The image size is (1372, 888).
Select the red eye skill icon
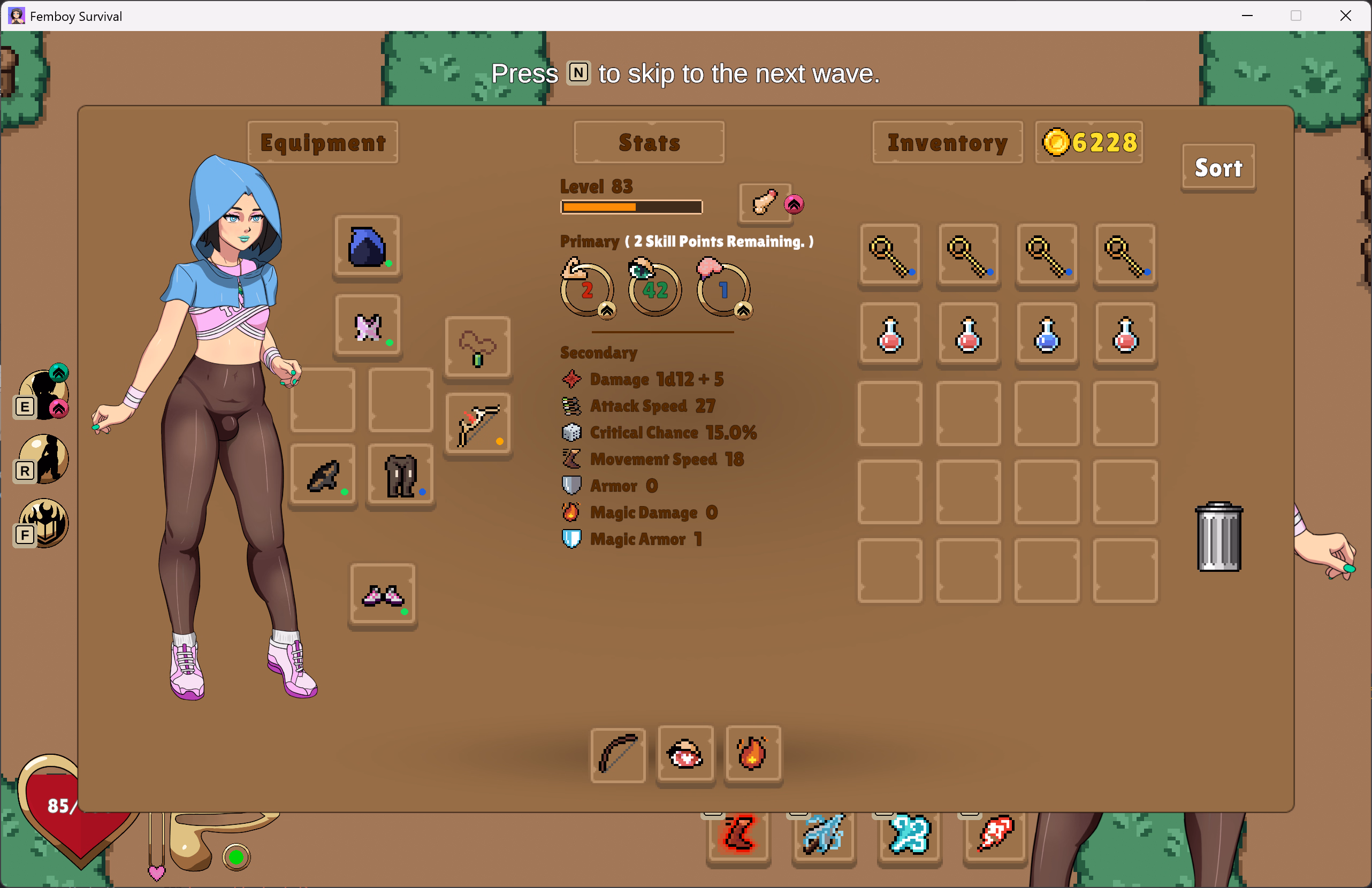[x=685, y=754]
